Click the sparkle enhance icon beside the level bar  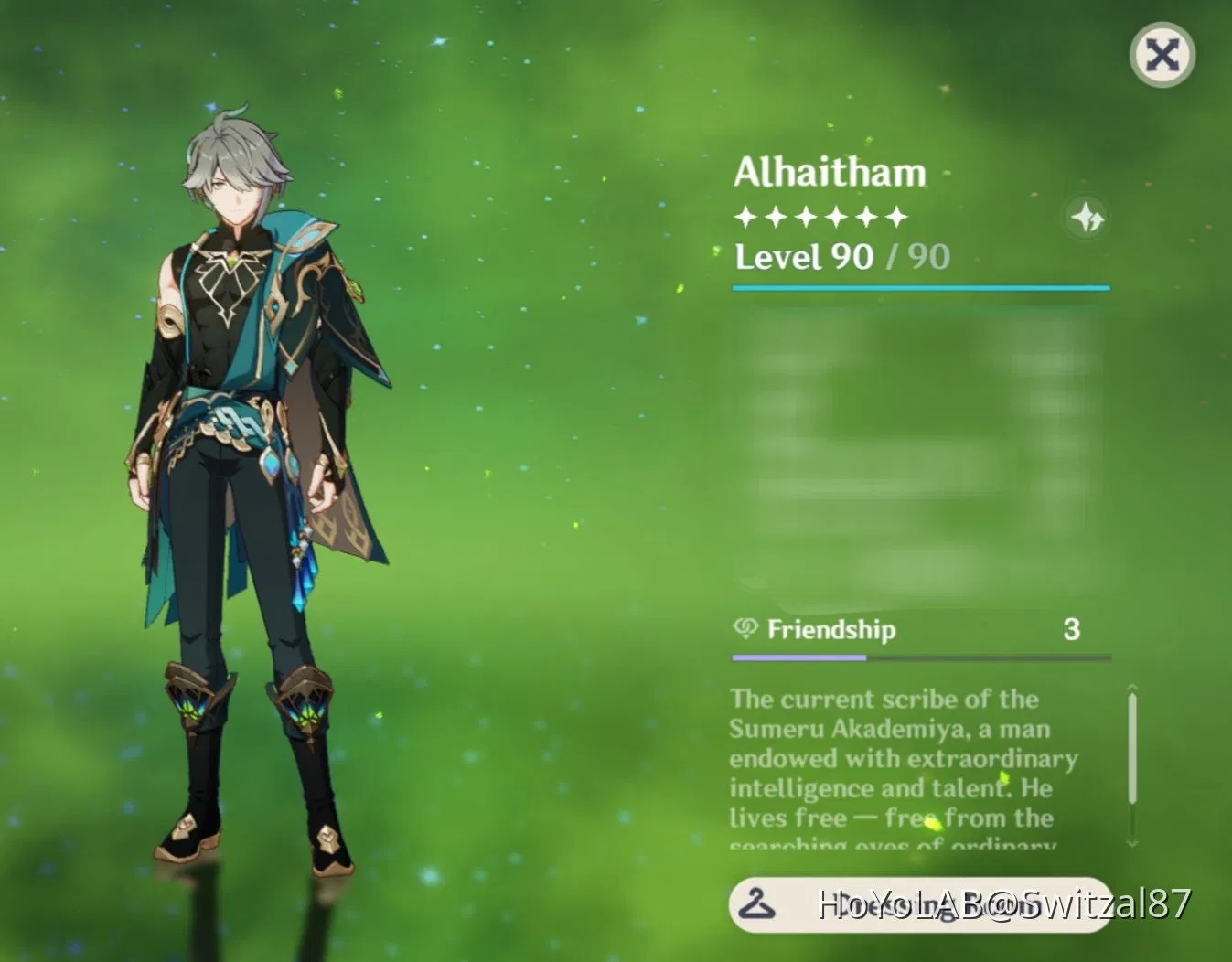[x=1087, y=218]
